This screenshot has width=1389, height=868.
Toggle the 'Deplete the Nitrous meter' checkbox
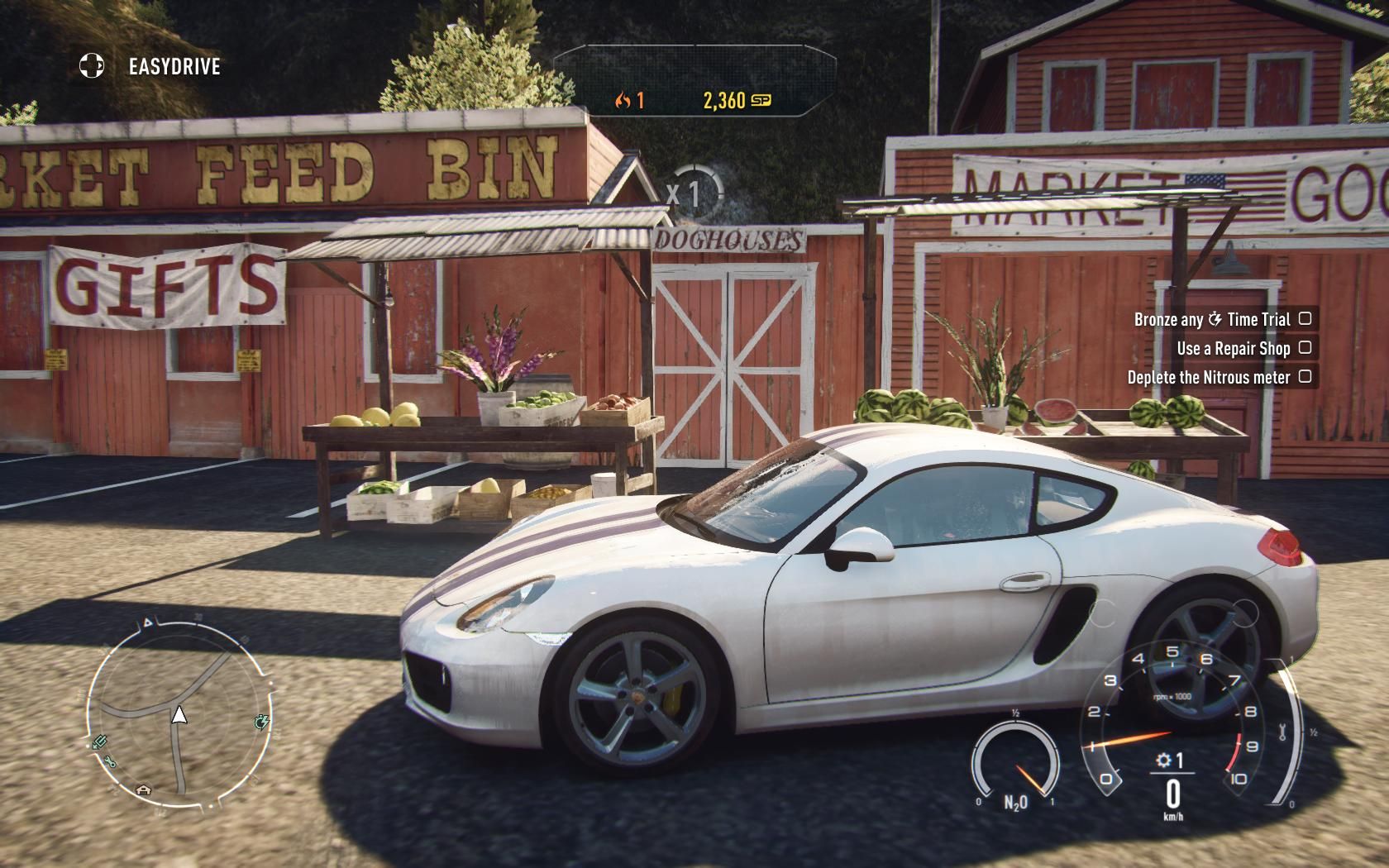coord(1305,376)
